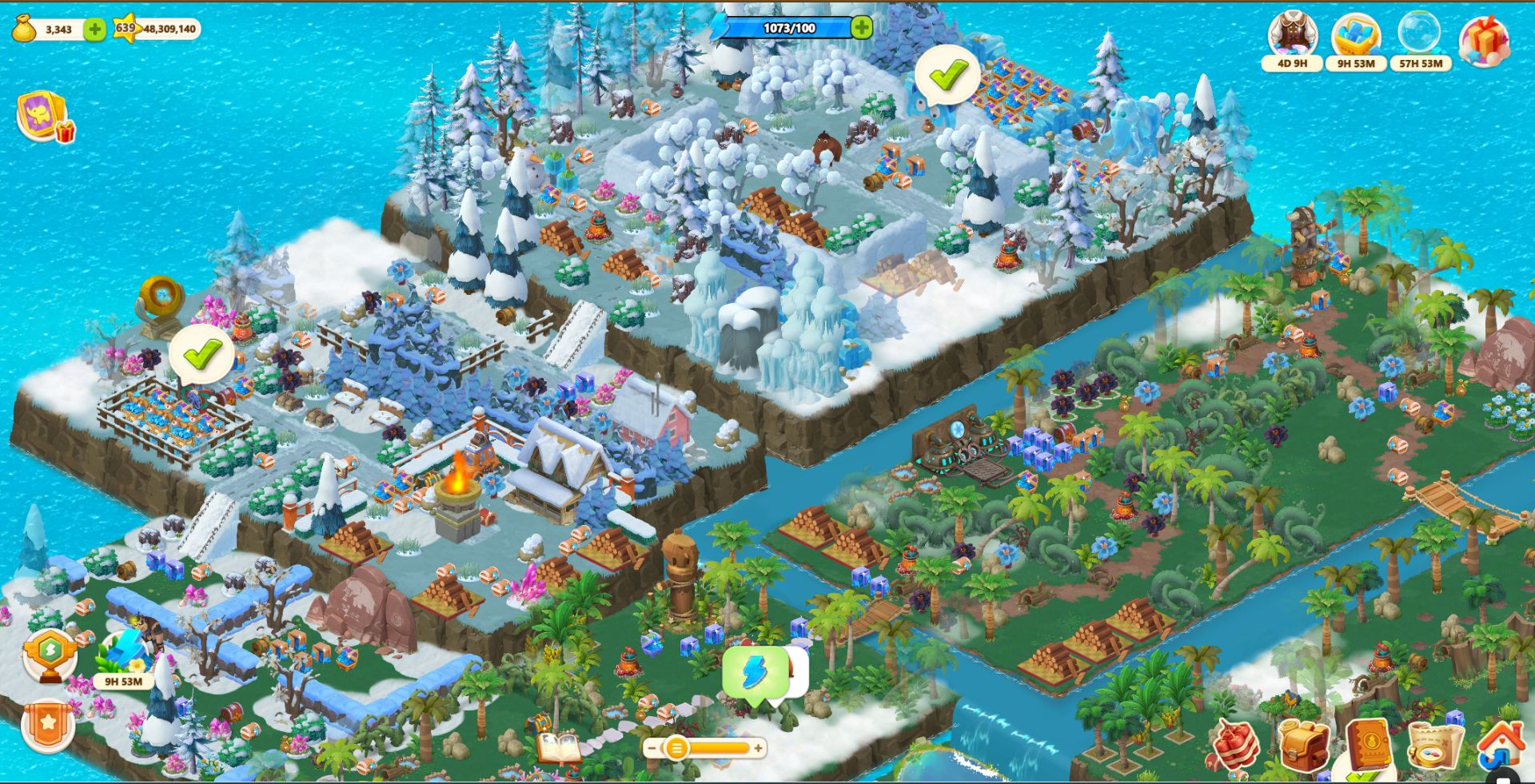This screenshot has height=784, width=1535.
Task: Click the zoom slider handle
Action: [x=676, y=748]
